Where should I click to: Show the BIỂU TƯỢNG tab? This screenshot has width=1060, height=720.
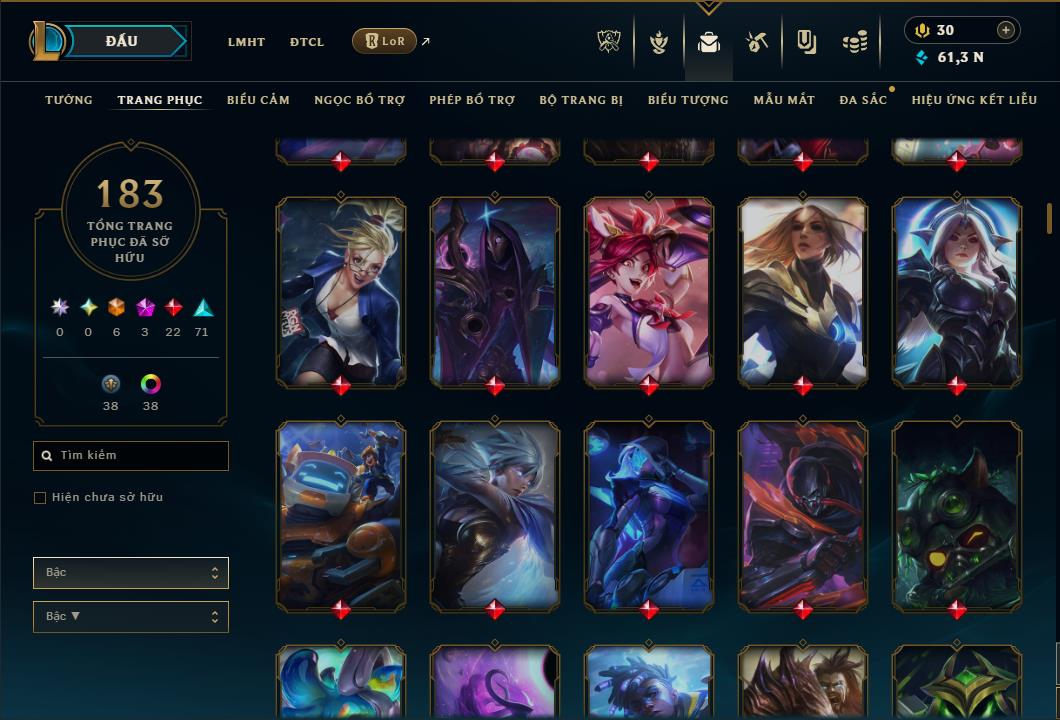(688, 100)
